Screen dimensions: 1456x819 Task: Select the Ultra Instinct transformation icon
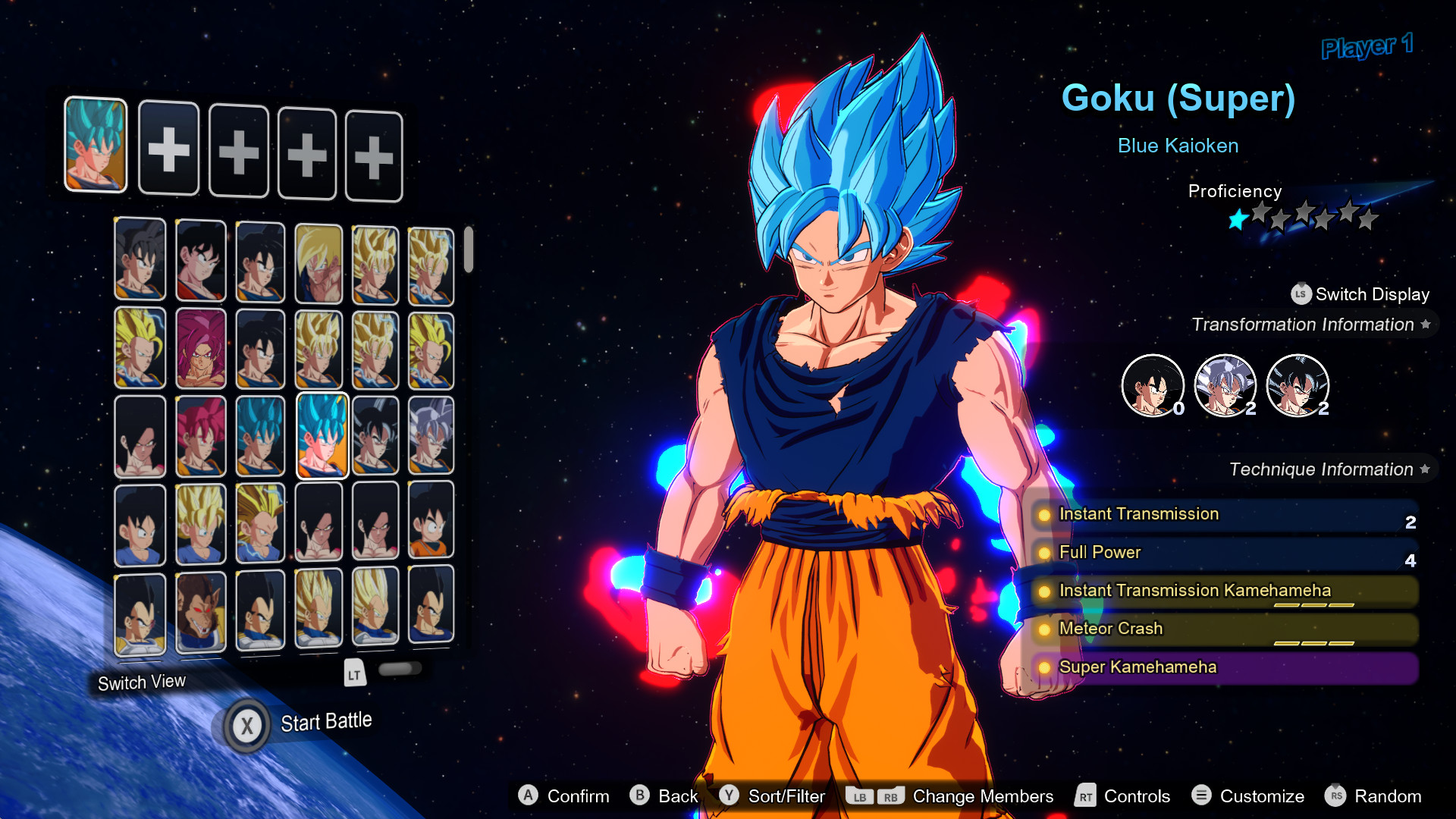[x=1225, y=385]
